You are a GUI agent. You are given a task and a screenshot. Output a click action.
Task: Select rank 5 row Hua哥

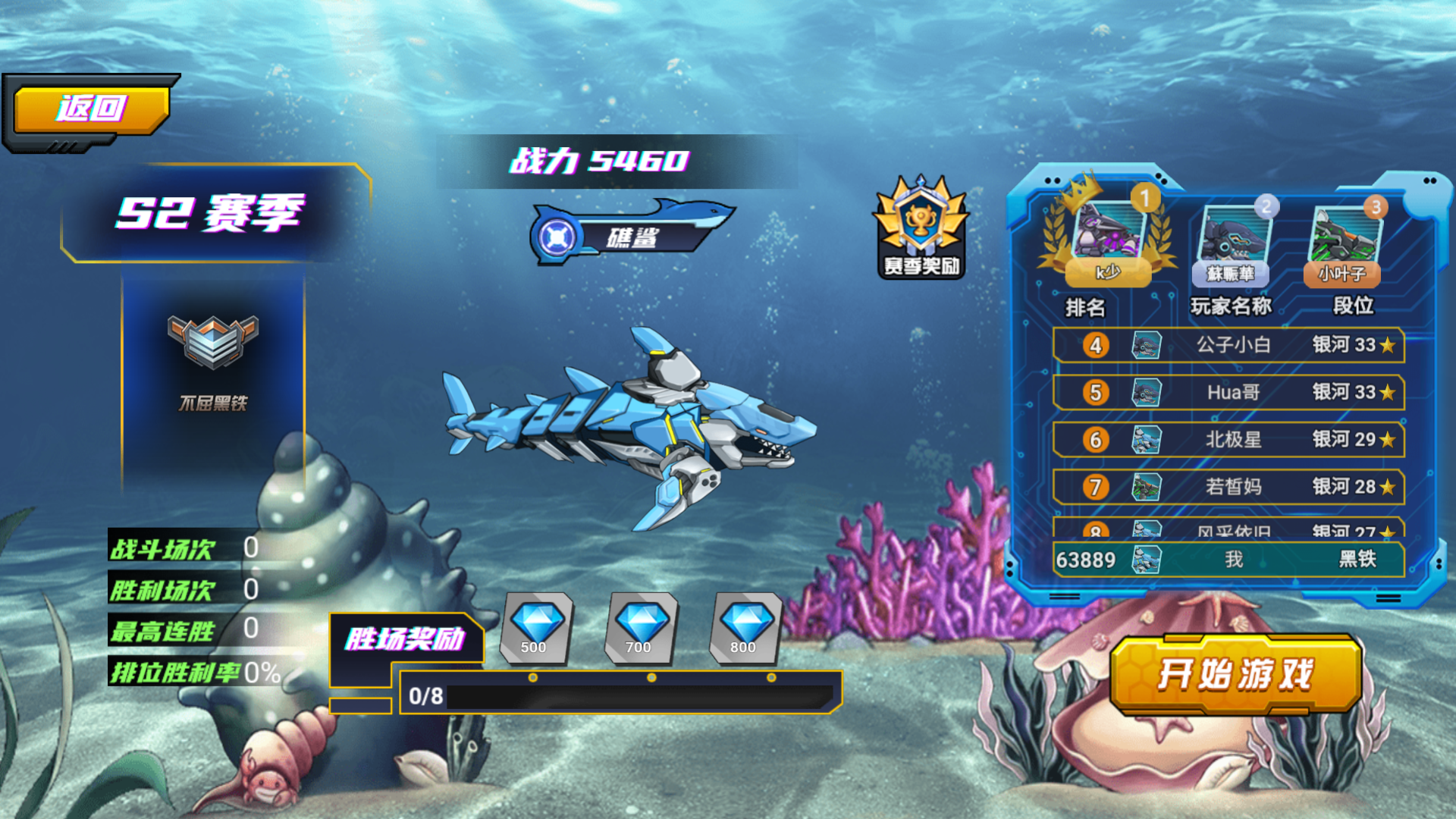(x=1228, y=392)
